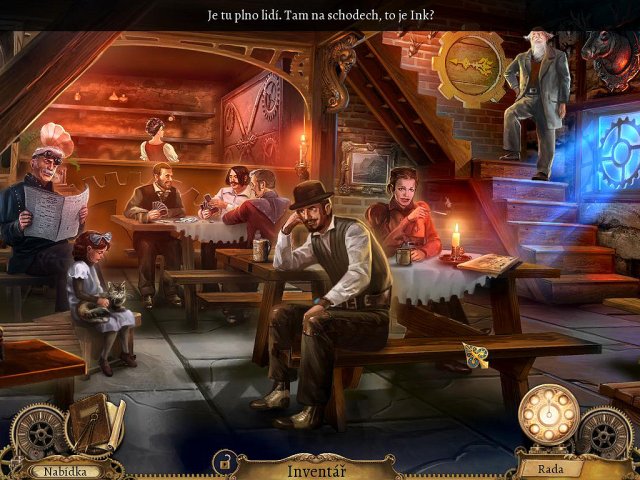Click the Rada hint label
This screenshot has height=480, width=640.
pyautogui.click(x=546, y=469)
